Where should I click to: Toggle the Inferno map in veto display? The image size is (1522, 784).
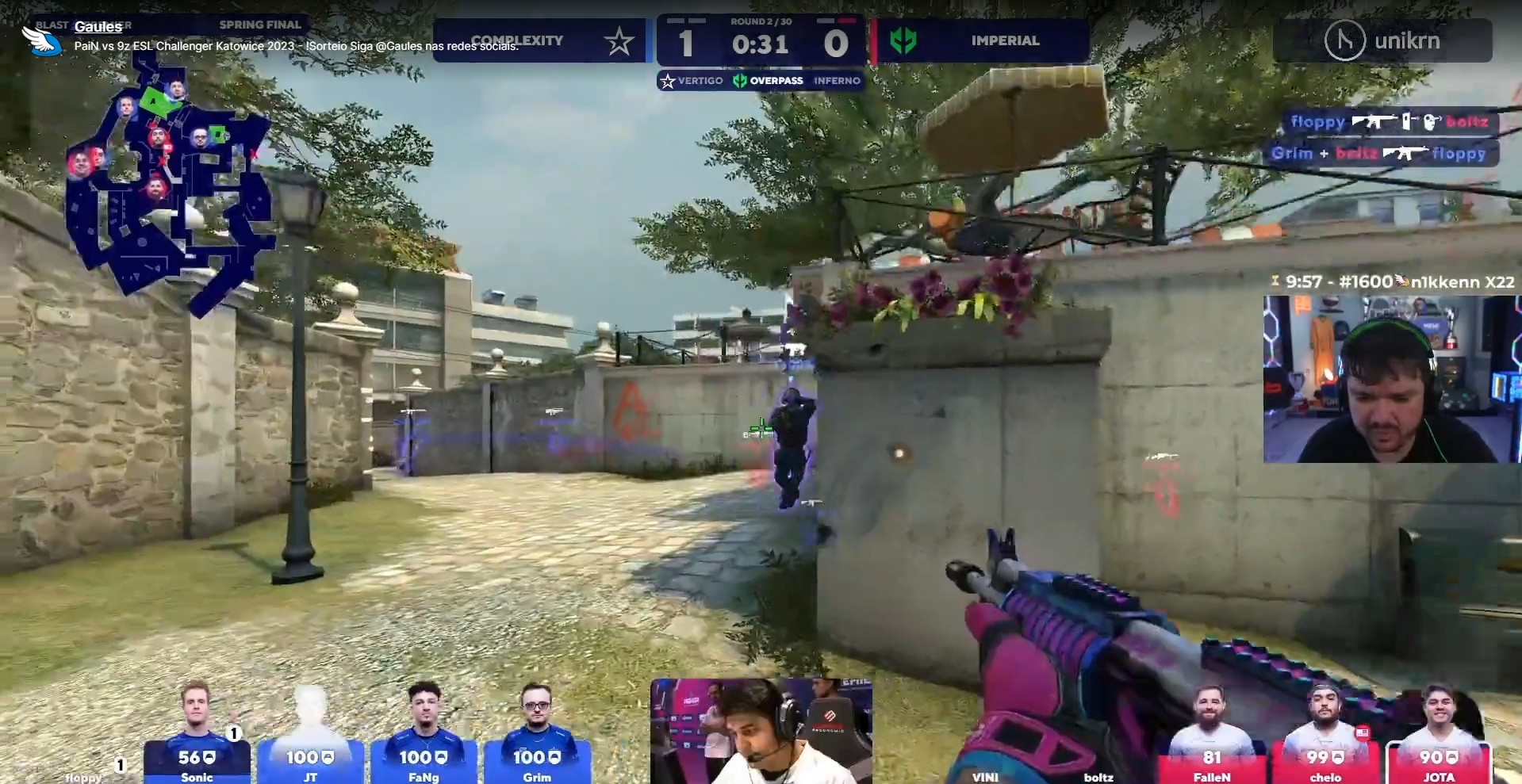point(837,80)
